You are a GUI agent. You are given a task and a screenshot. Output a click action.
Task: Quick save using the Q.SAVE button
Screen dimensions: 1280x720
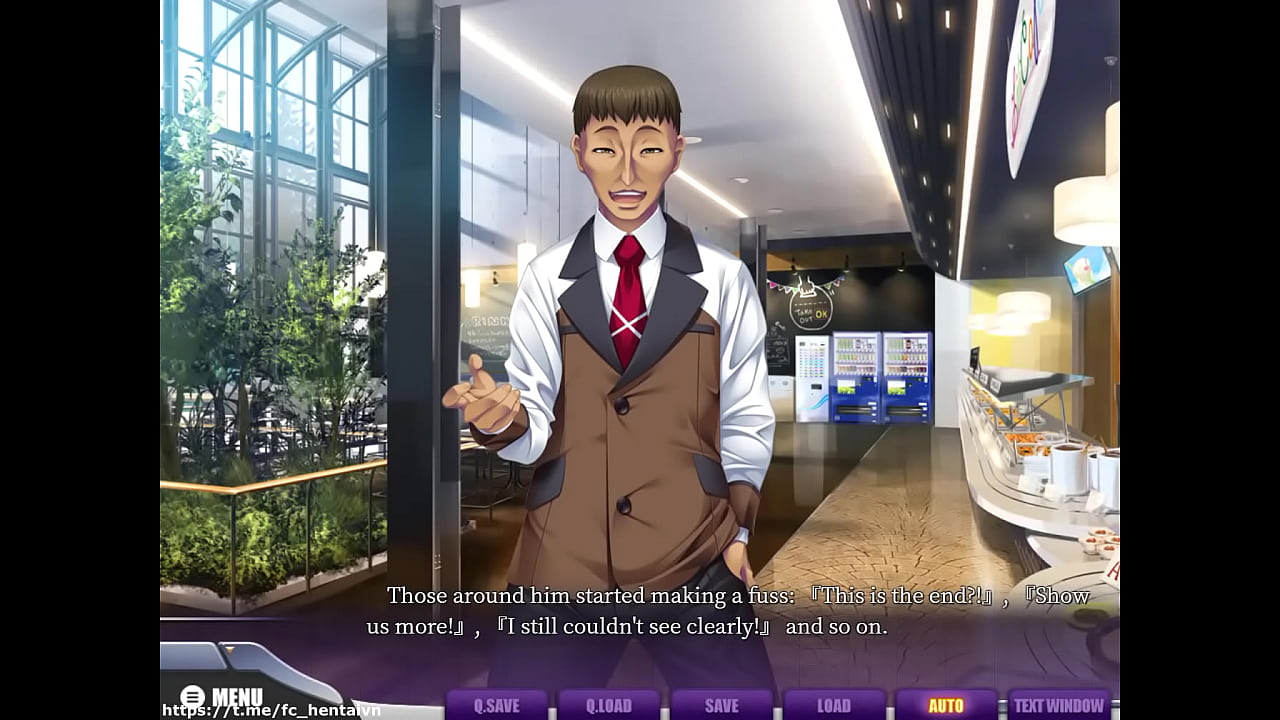498,704
